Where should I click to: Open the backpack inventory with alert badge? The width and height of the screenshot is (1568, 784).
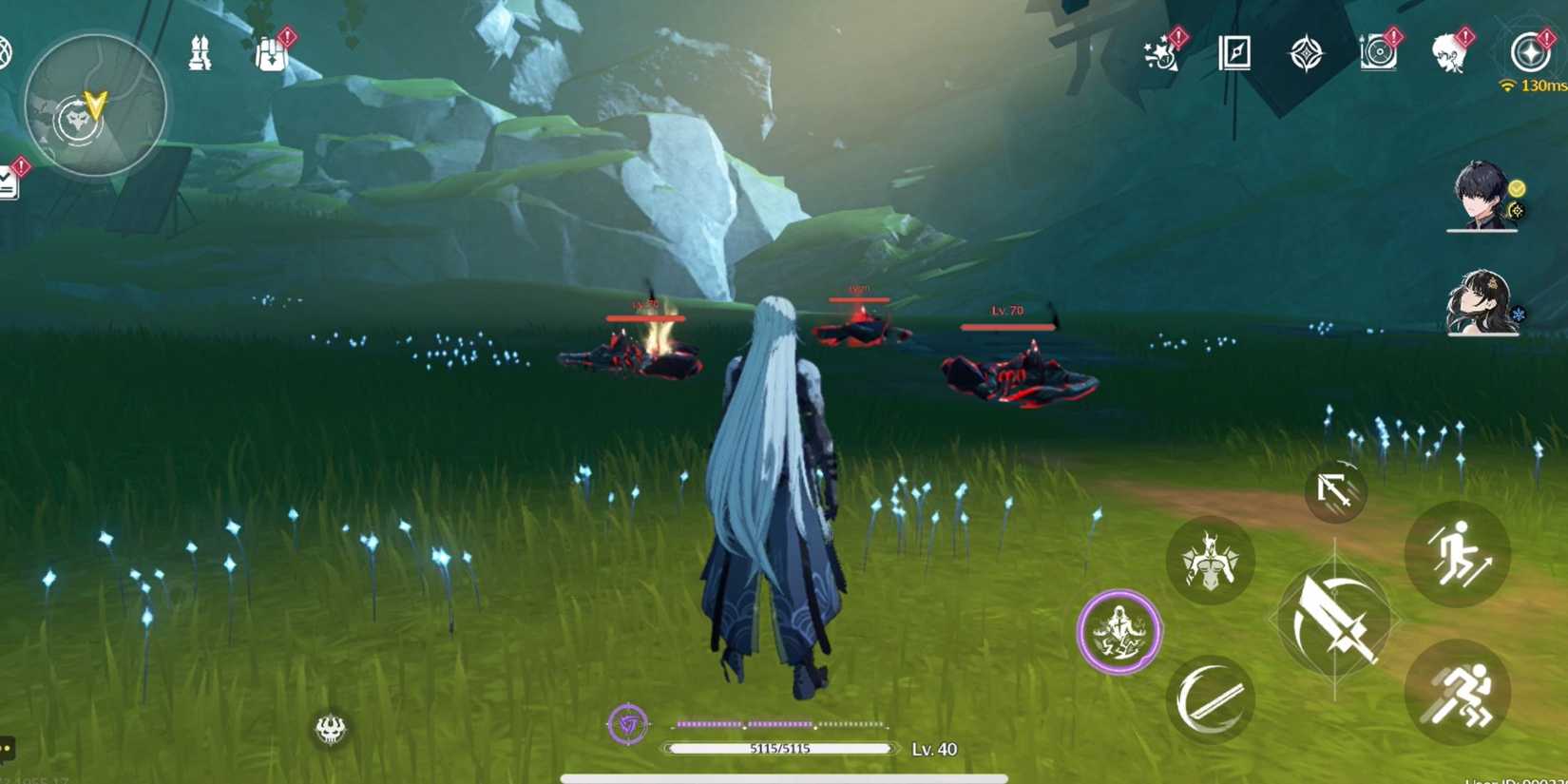click(x=273, y=54)
